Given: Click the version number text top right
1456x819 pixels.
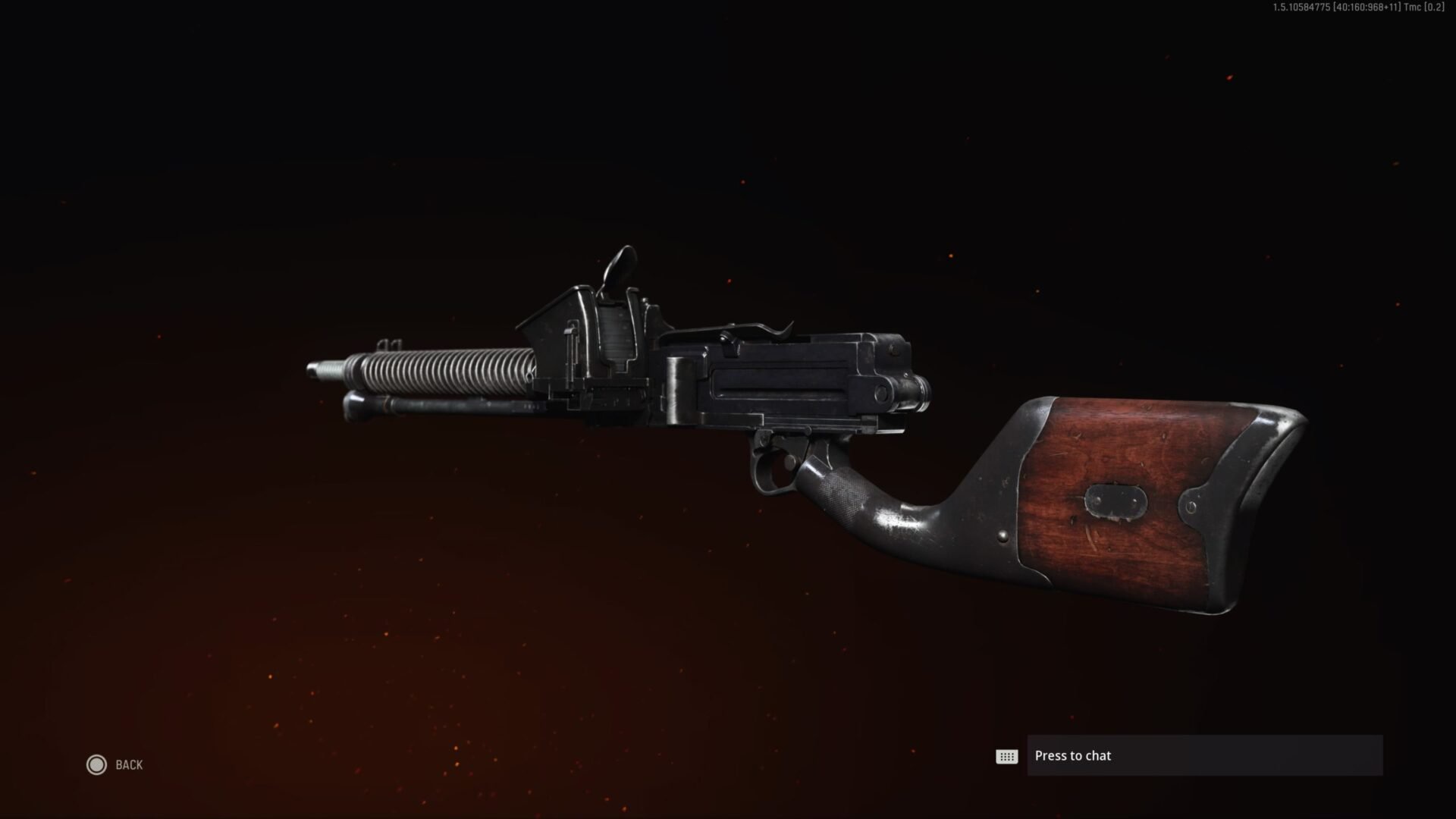Looking at the screenshot, I should tap(1357, 9).
